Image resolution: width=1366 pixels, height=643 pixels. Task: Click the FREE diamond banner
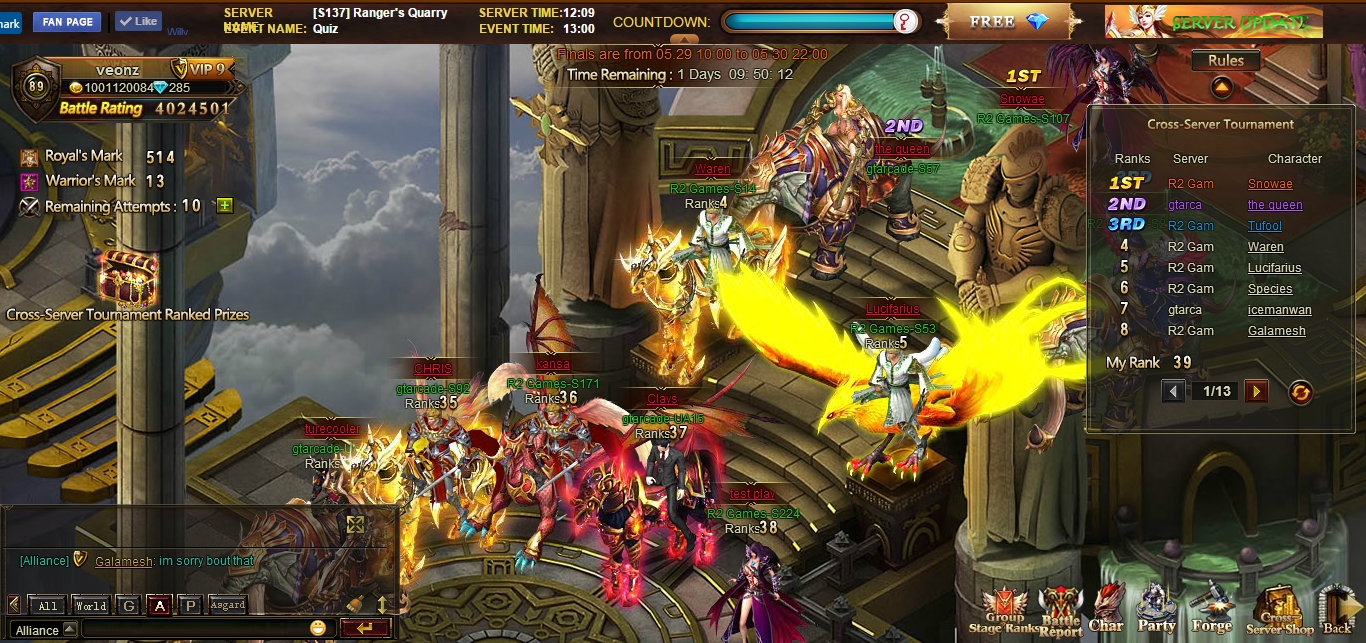pyautogui.click(x=1007, y=22)
